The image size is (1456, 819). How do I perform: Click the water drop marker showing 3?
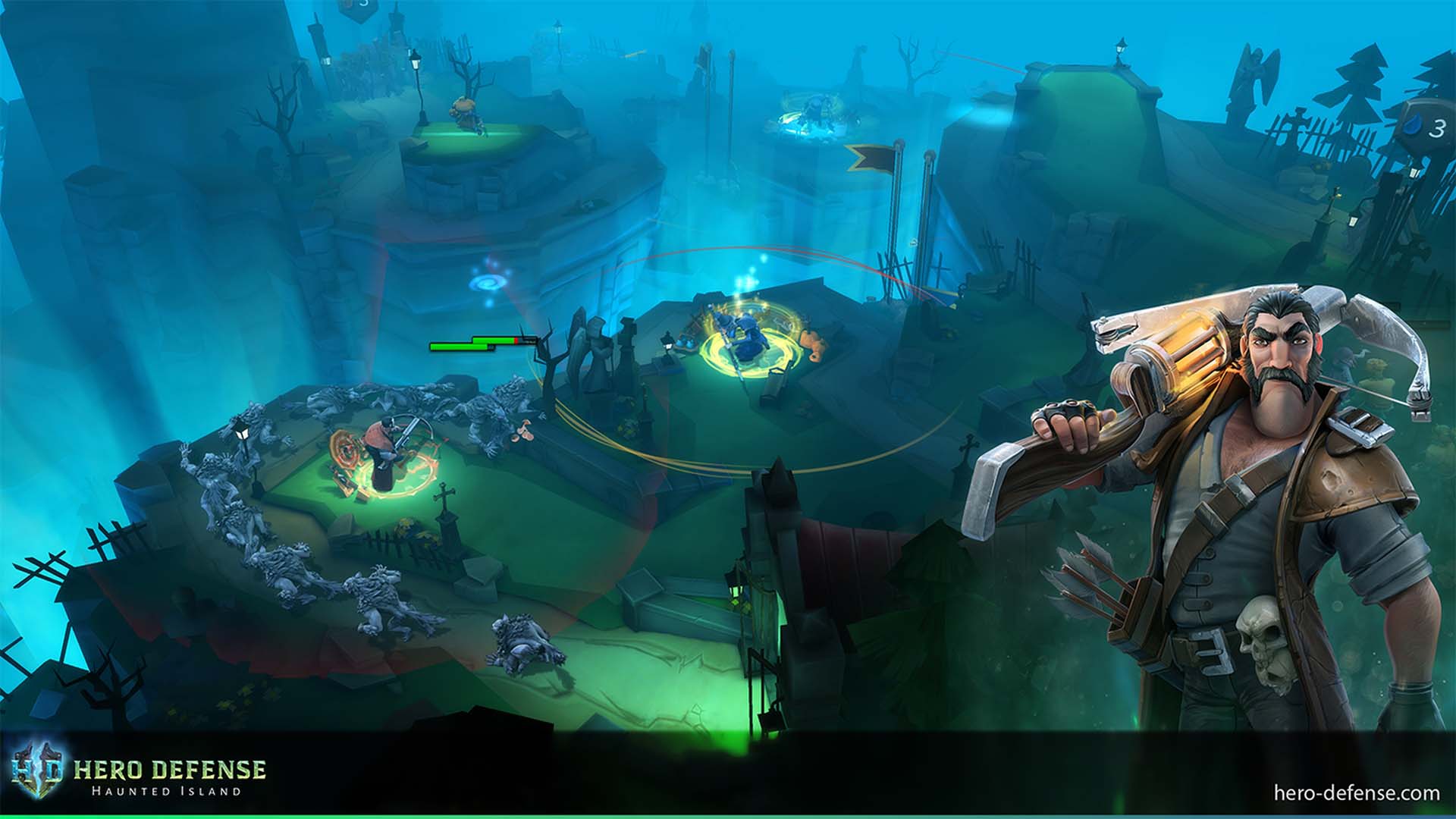1426,129
